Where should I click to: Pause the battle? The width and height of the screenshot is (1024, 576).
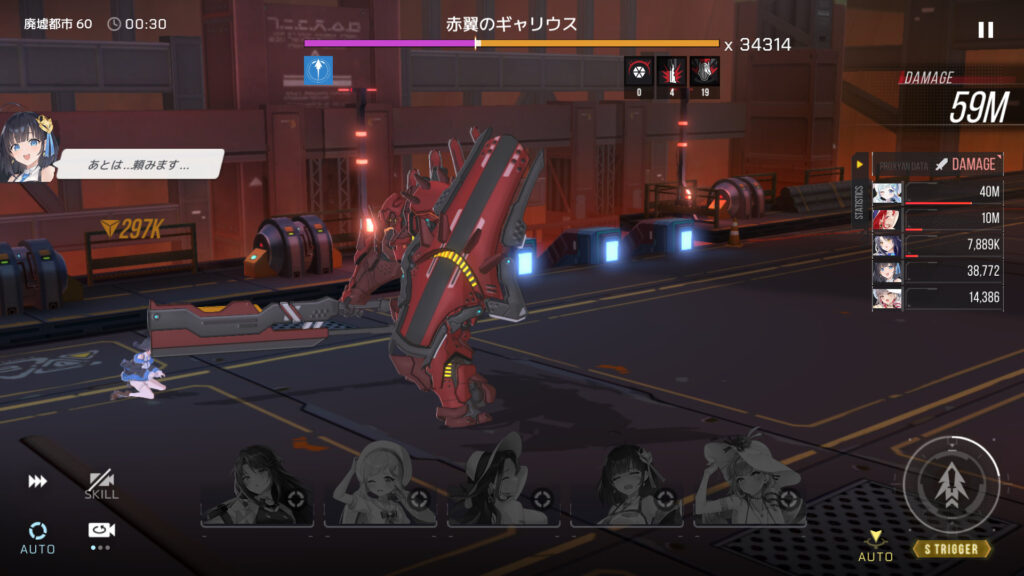[x=986, y=30]
